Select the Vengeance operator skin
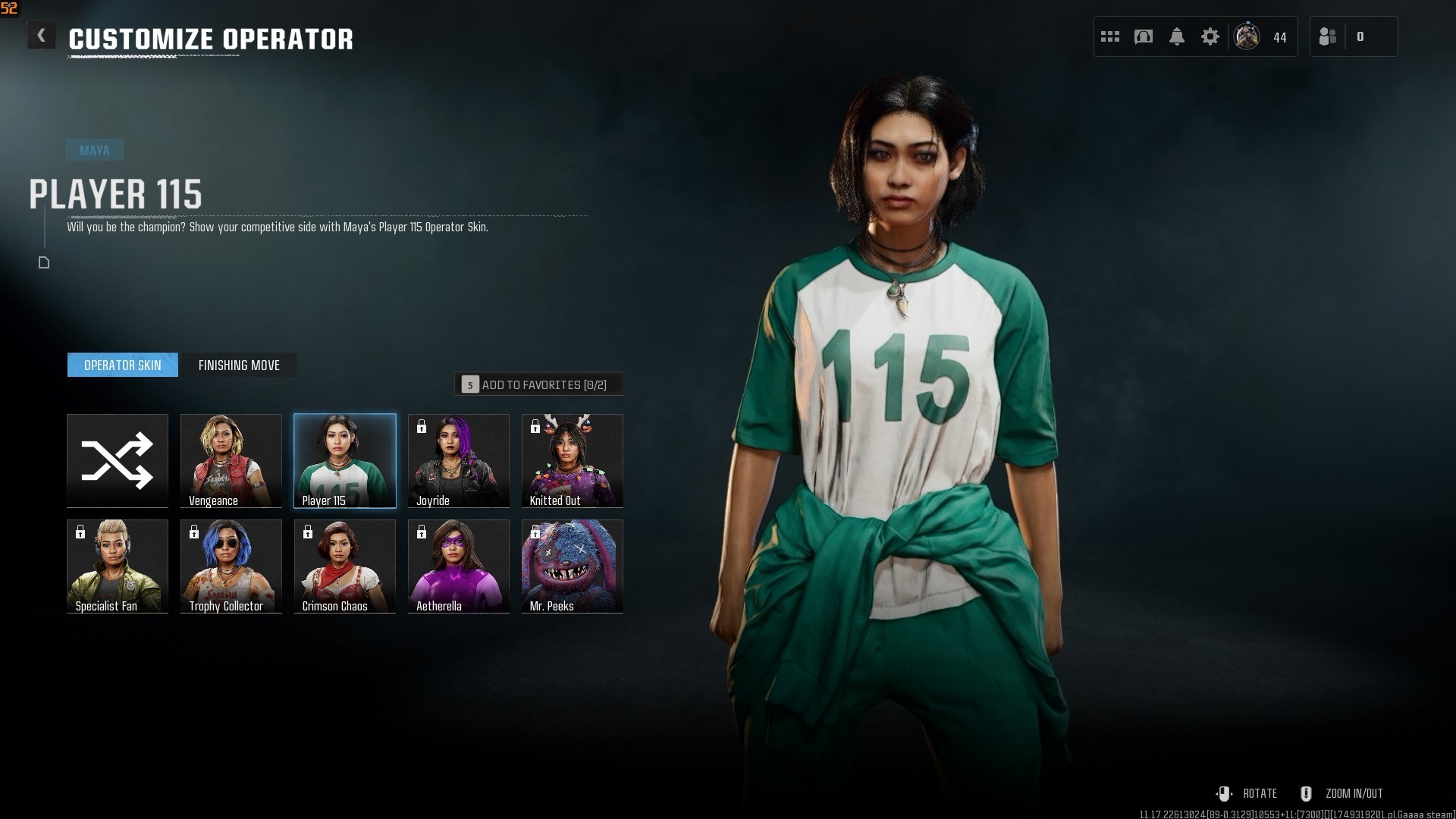Image resolution: width=1456 pixels, height=819 pixels. [x=231, y=460]
